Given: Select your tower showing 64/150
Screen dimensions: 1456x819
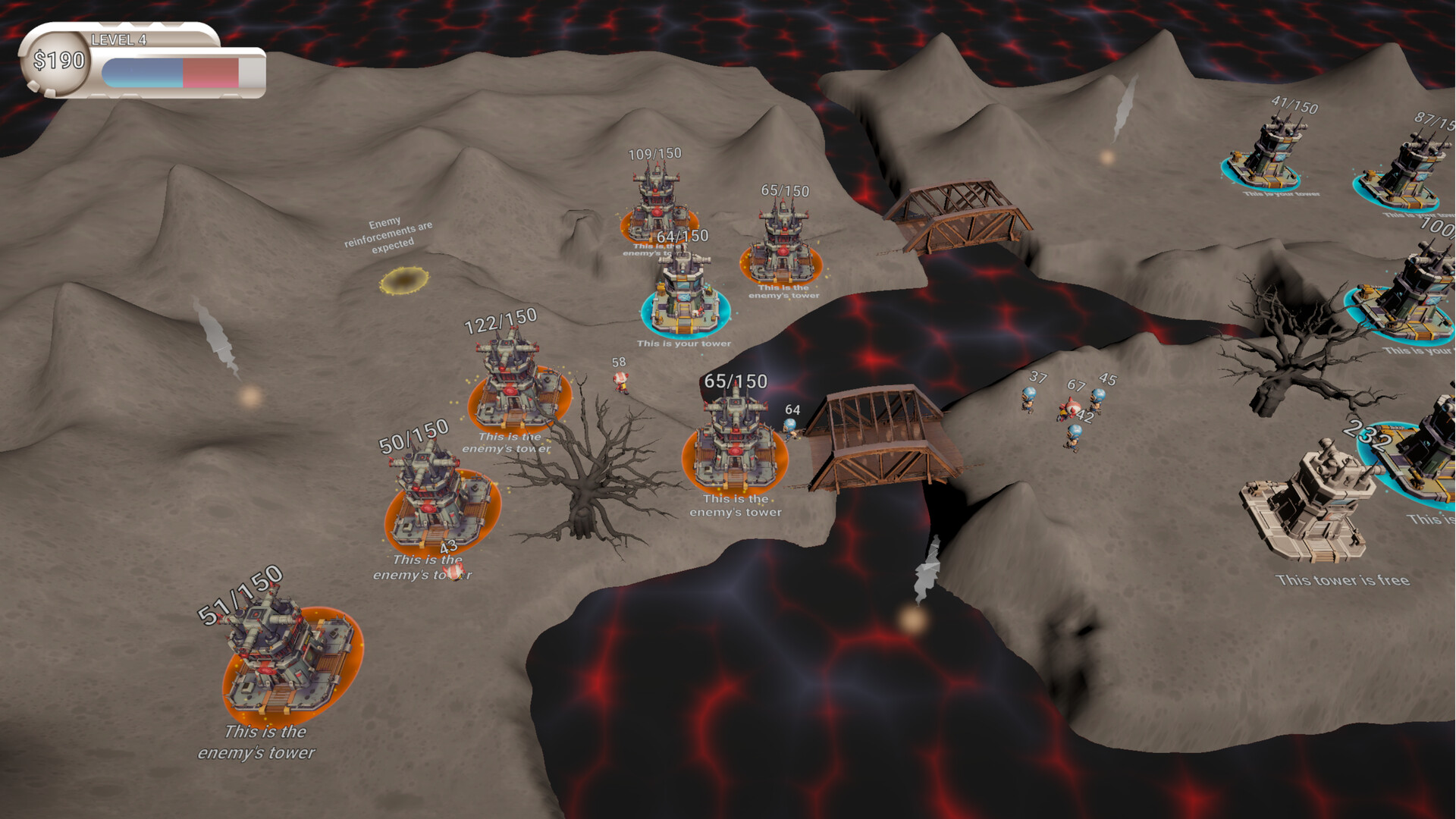Looking at the screenshot, I should click(684, 296).
